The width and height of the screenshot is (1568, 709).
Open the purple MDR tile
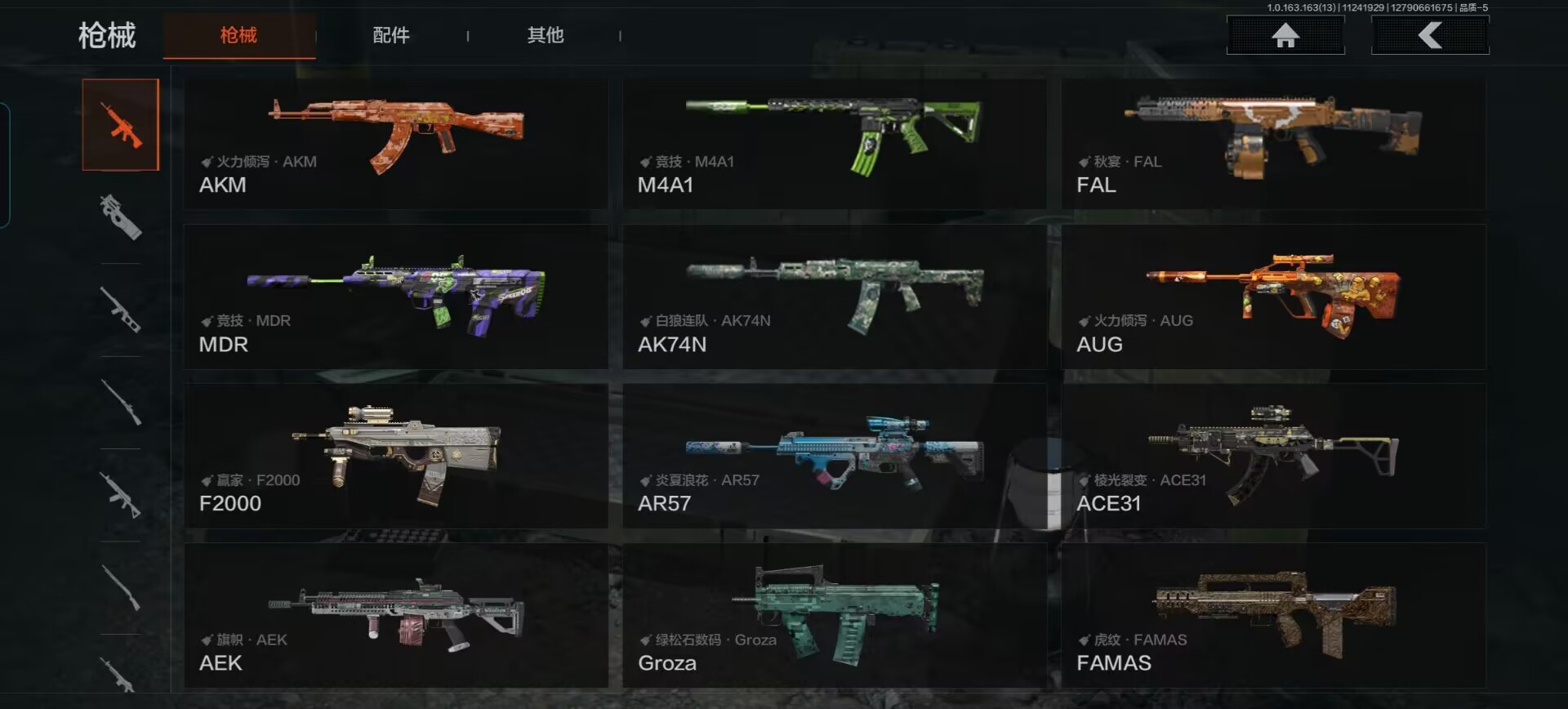pyautogui.click(x=396, y=297)
